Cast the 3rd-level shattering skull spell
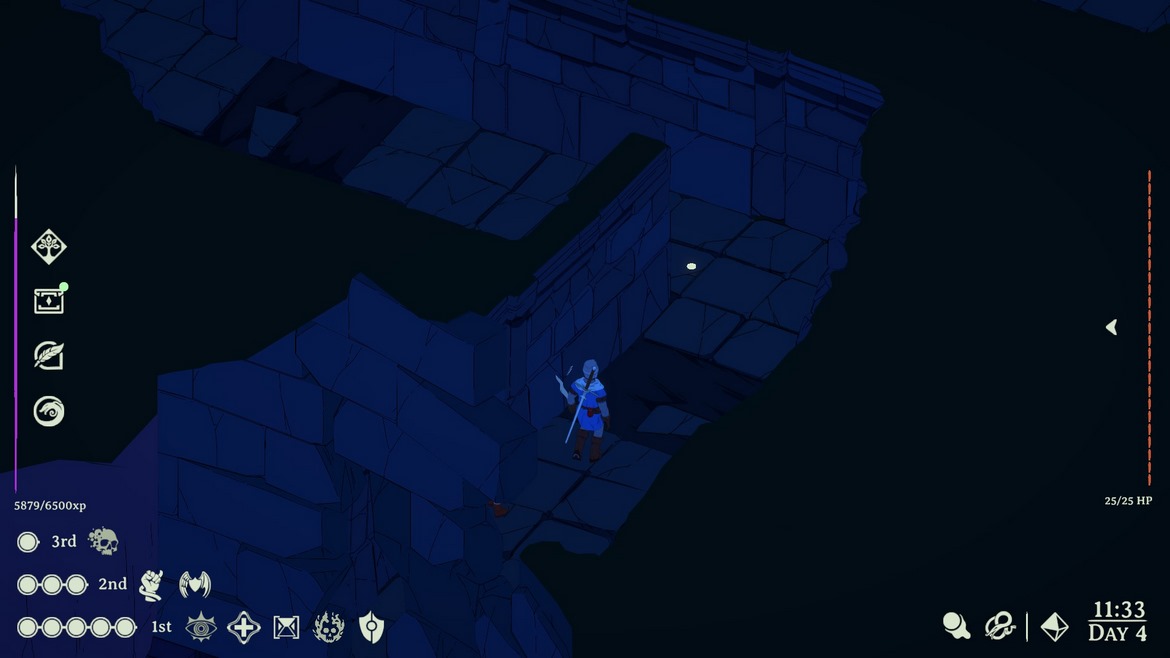This screenshot has height=658, width=1170. [103, 542]
